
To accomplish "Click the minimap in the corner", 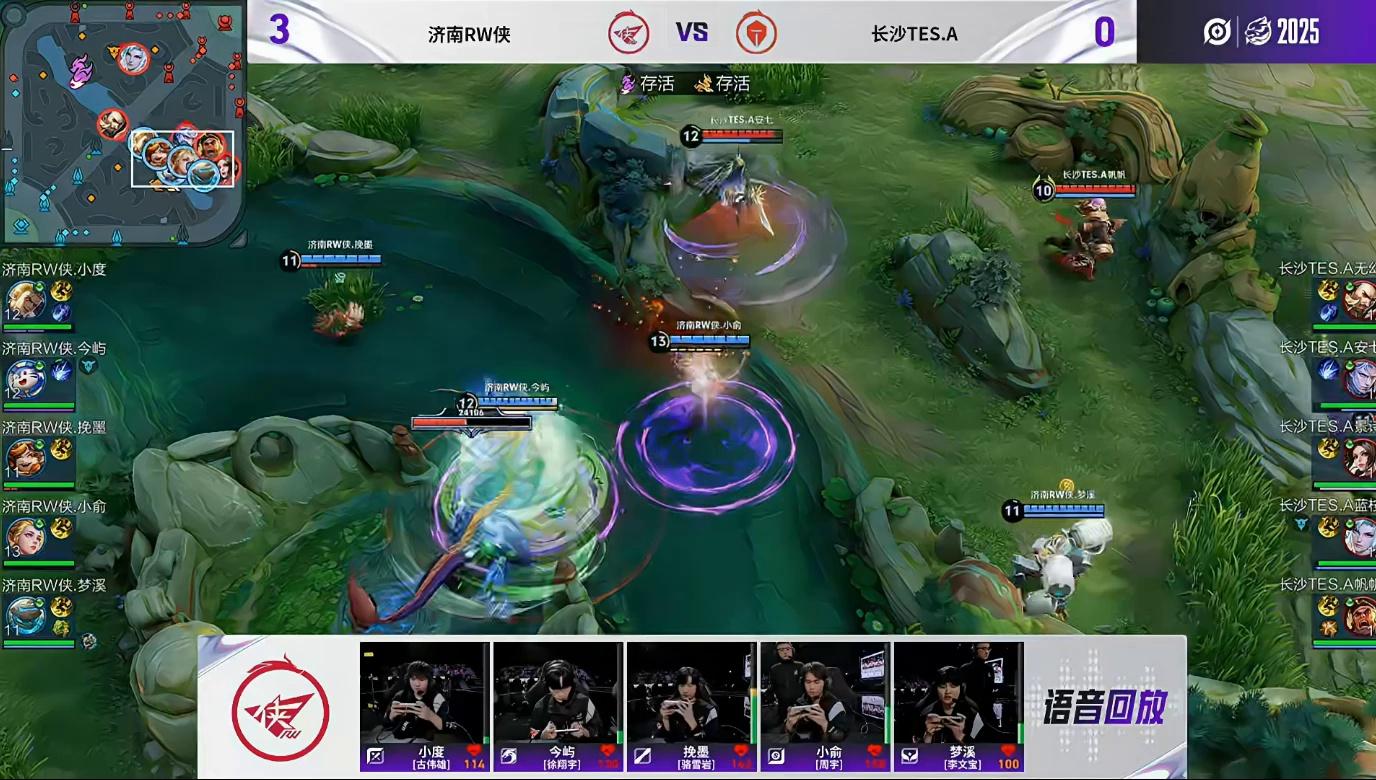I will coord(122,122).
